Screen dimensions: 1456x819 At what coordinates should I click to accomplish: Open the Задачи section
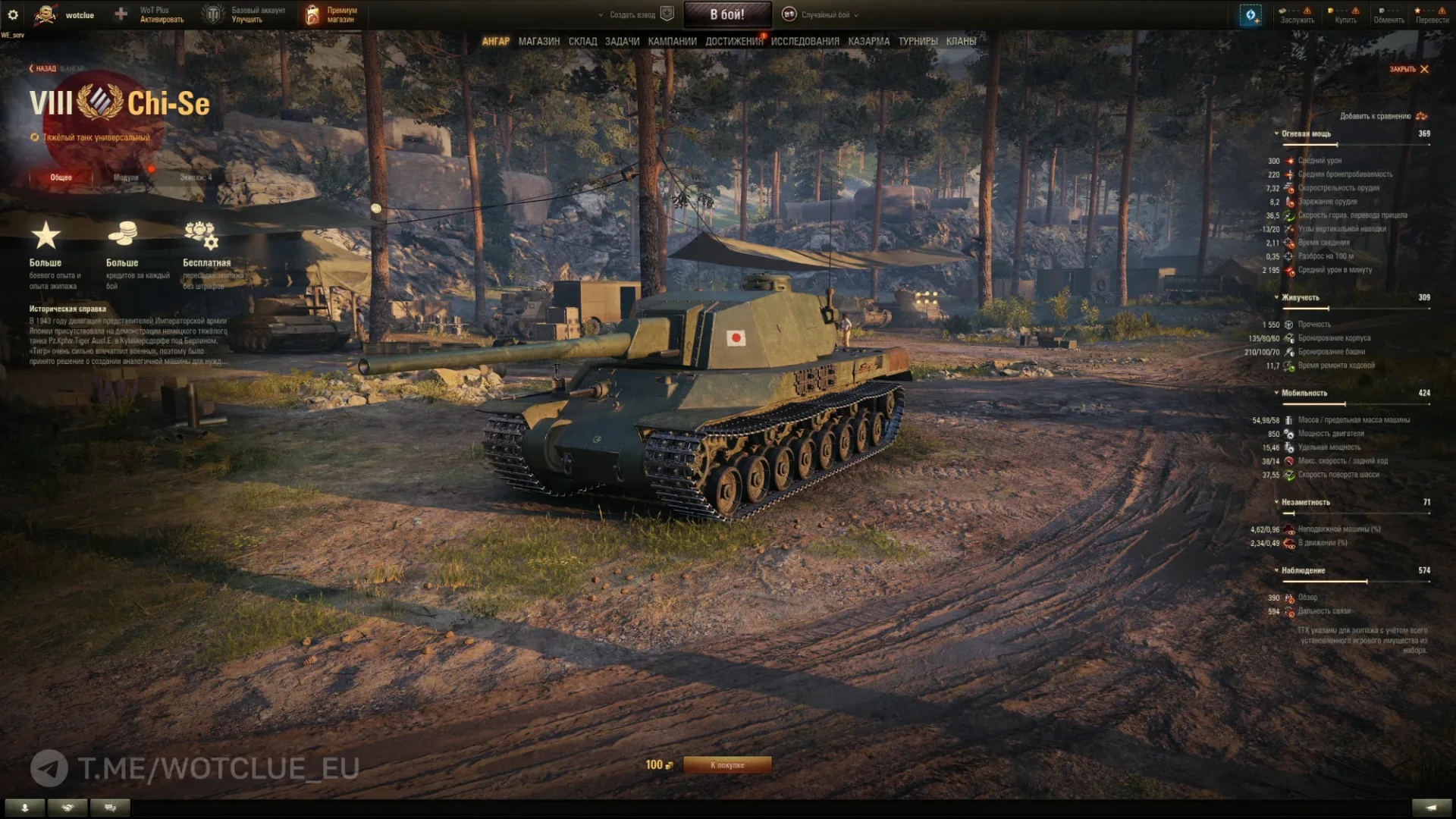(622, 42)
